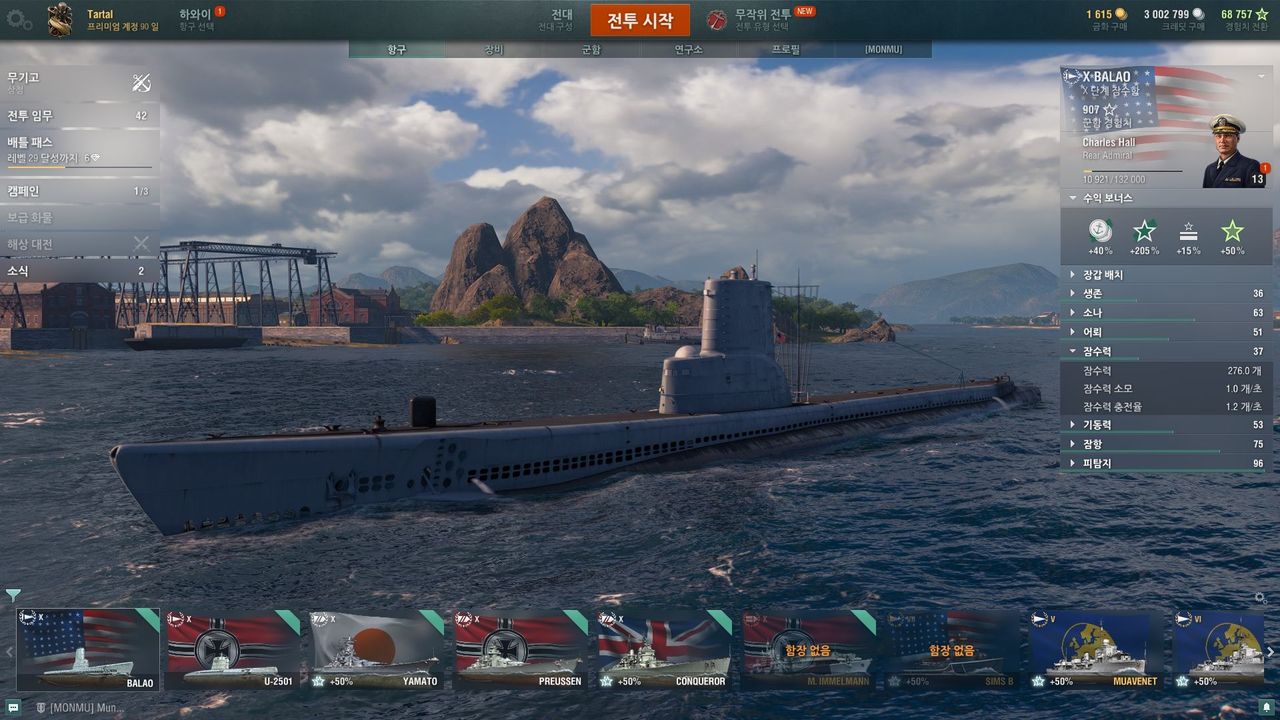Open the 무기고 armory

pyautogui.click(x=78, y=82)
